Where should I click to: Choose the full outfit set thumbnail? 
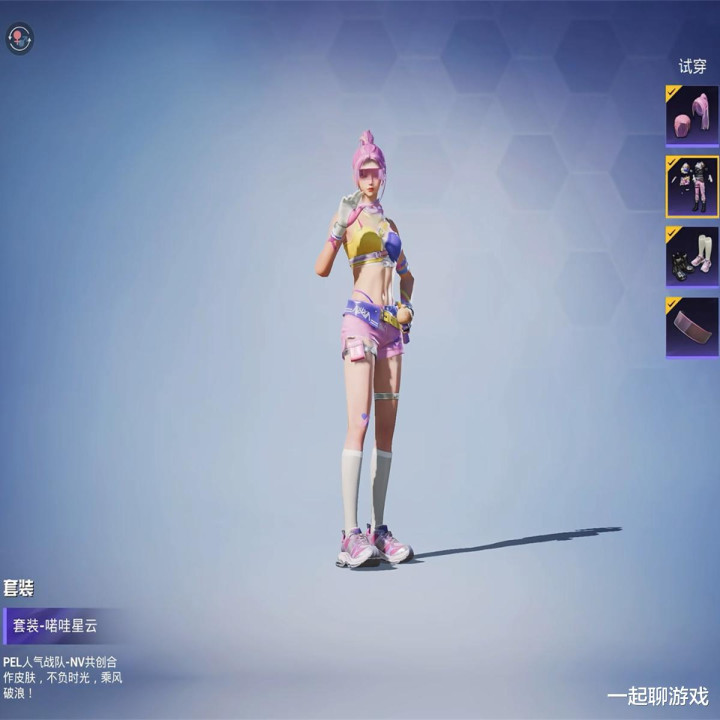692,186
